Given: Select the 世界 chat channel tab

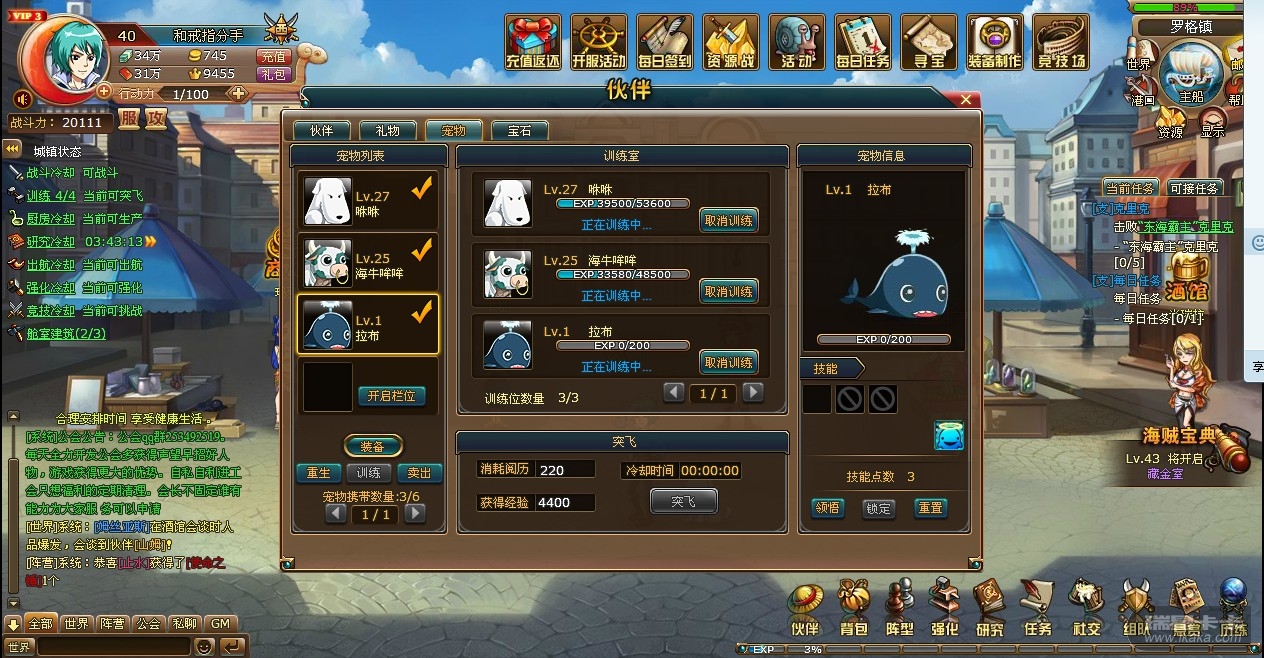Looking at the screenshot, I should (76, 623).
